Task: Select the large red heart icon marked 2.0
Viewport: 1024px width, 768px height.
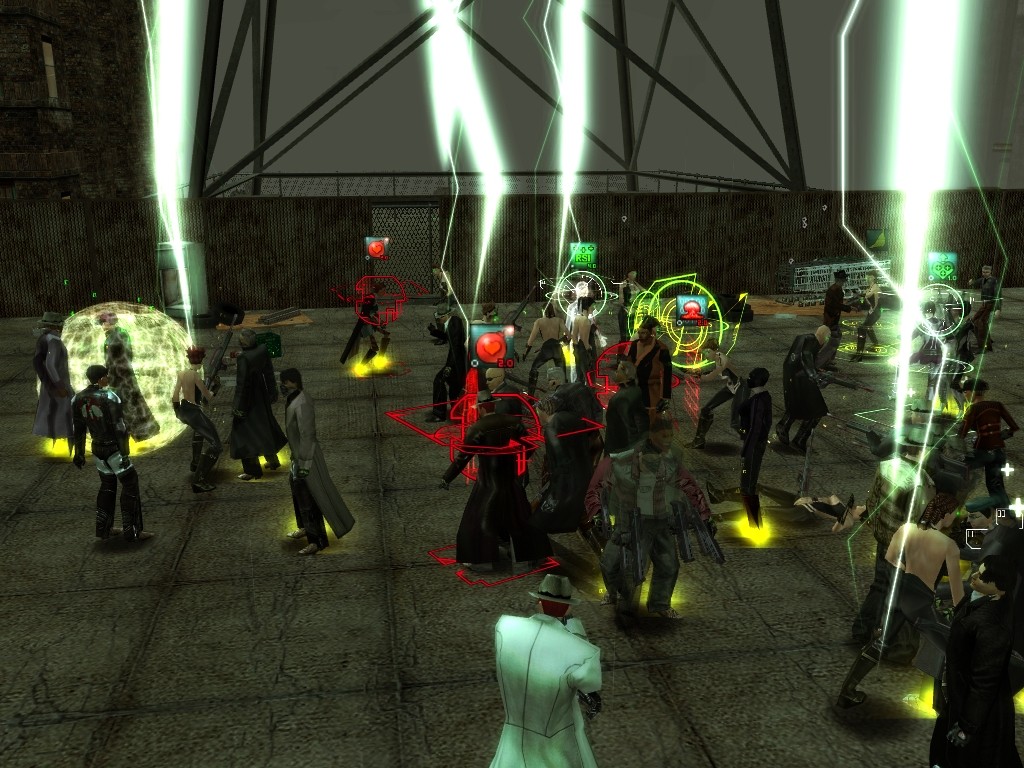Action: 491,346
